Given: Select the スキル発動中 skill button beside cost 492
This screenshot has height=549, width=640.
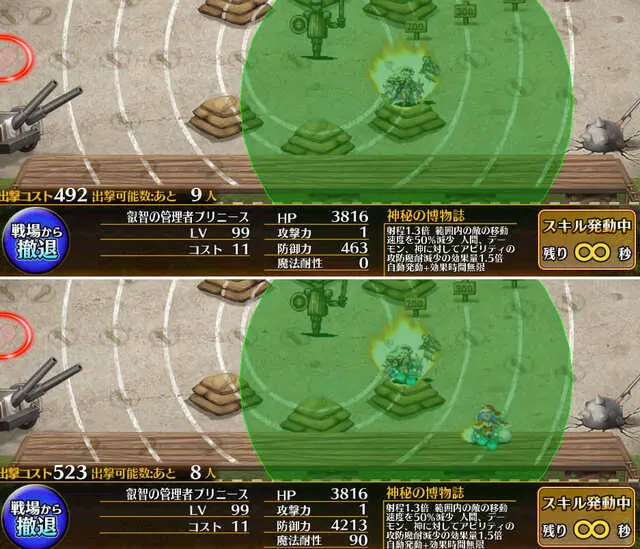Looking at the screenshot, I should pos(587,236).
